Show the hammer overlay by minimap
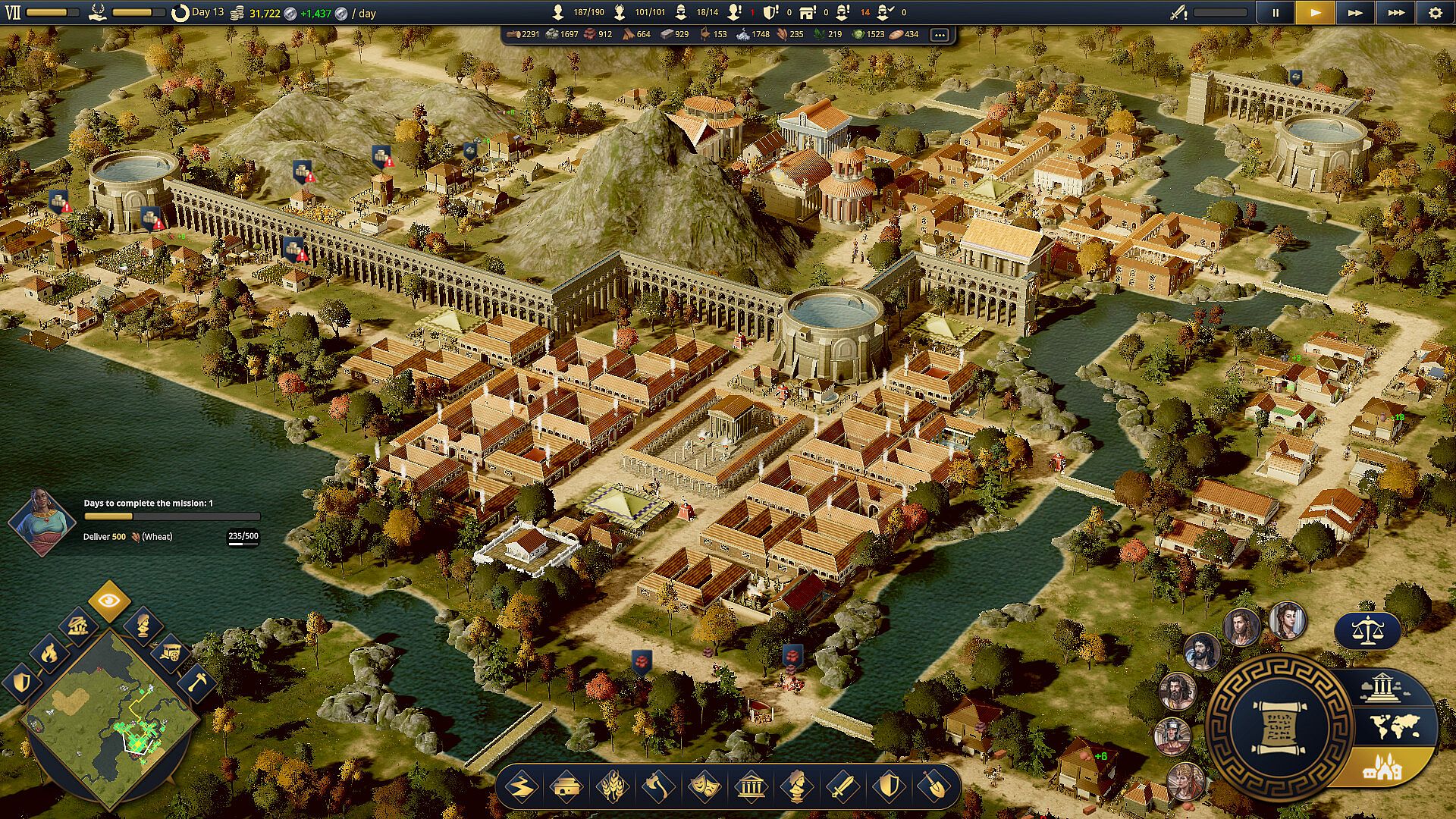This screenshot has width=1456, height=819. click(x=196, y=680)
